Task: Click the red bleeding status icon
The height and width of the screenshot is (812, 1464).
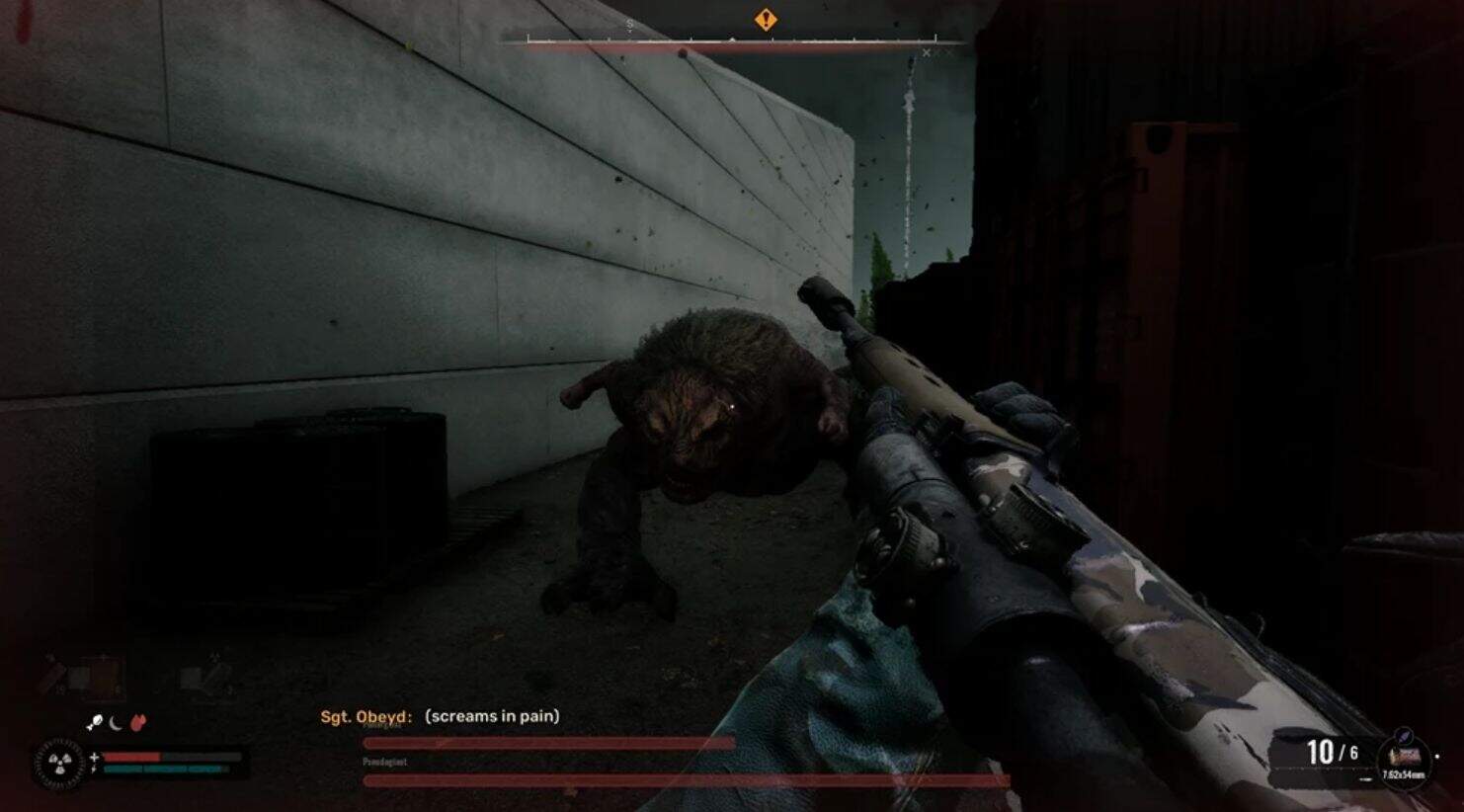Action: [138, 723]
